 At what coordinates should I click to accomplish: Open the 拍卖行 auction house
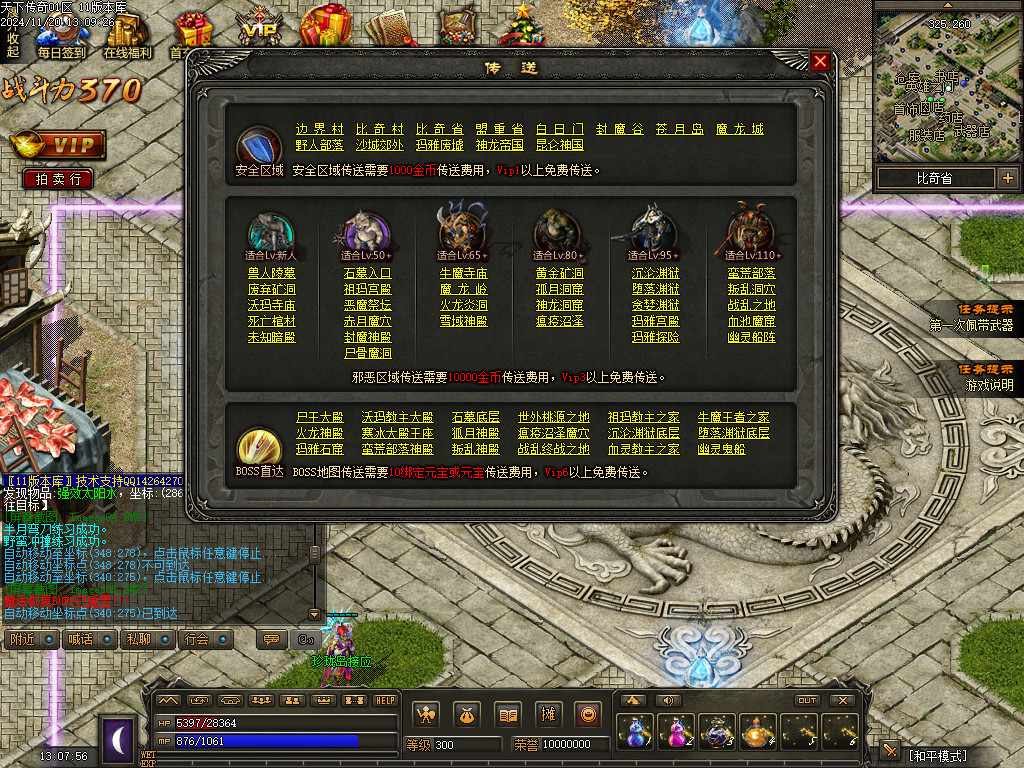[x=58, y=179]
